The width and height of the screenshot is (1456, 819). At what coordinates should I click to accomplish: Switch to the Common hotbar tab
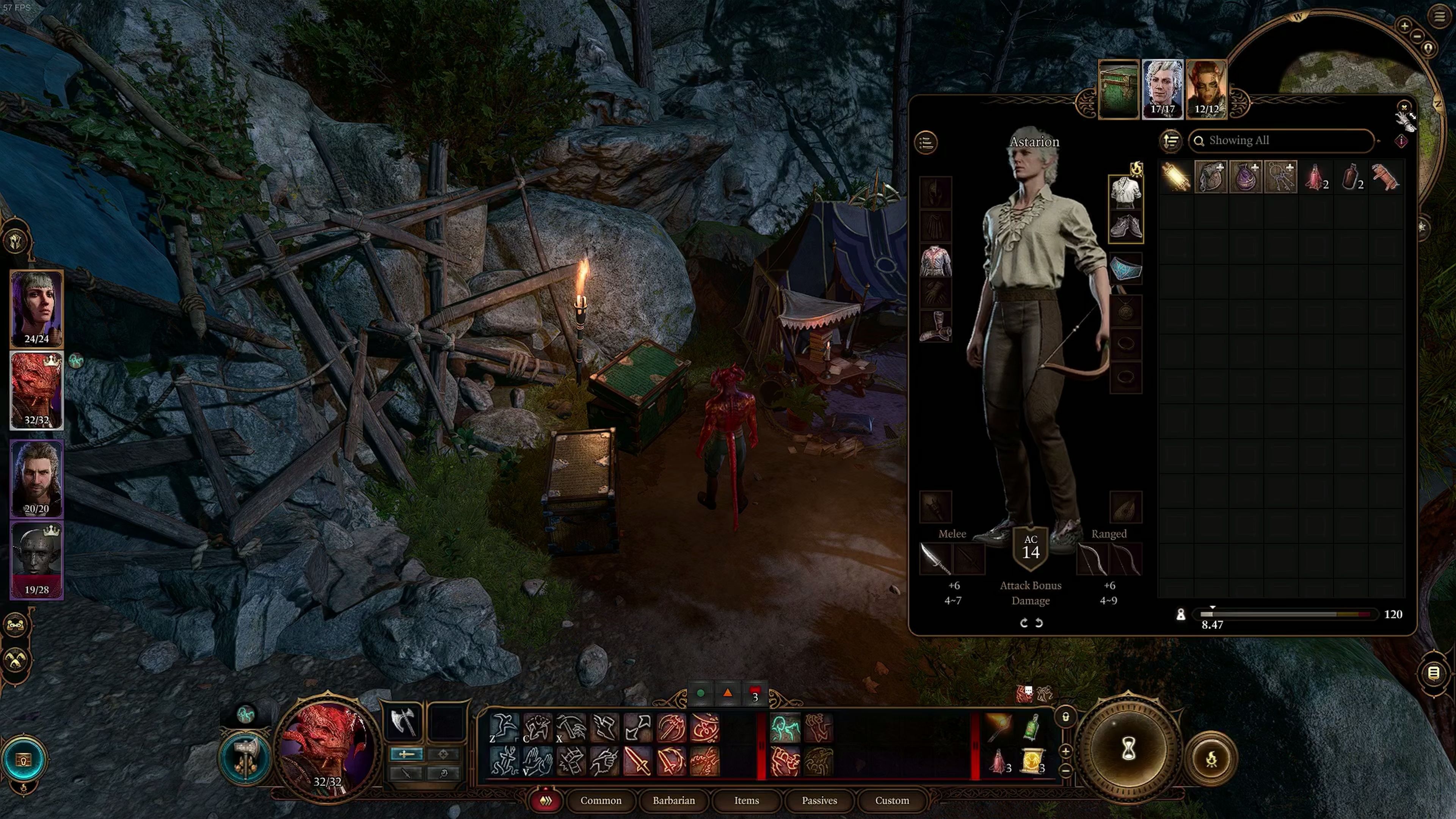(600, 800)
